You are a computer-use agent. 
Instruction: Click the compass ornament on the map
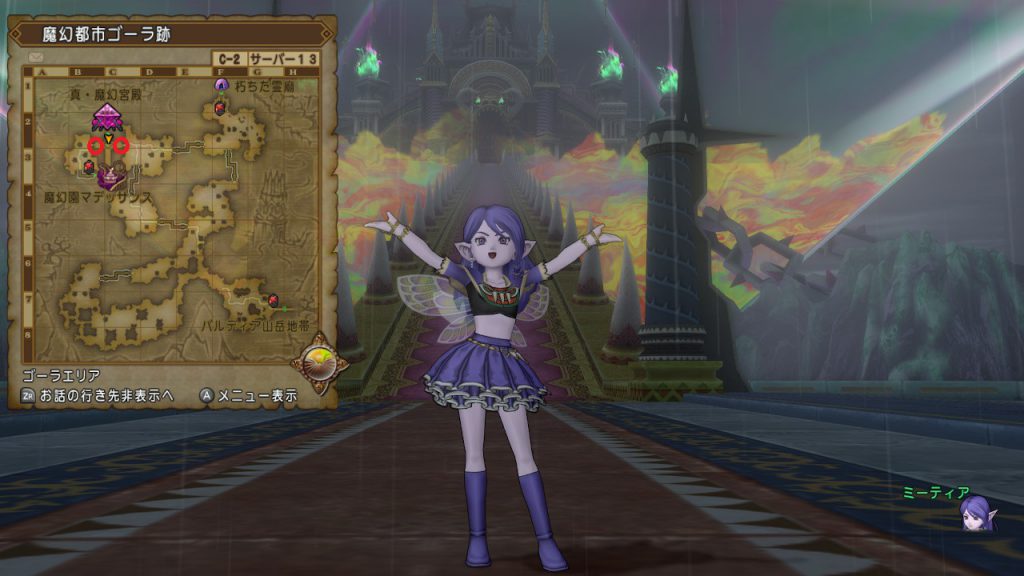[x=318, y=362]
